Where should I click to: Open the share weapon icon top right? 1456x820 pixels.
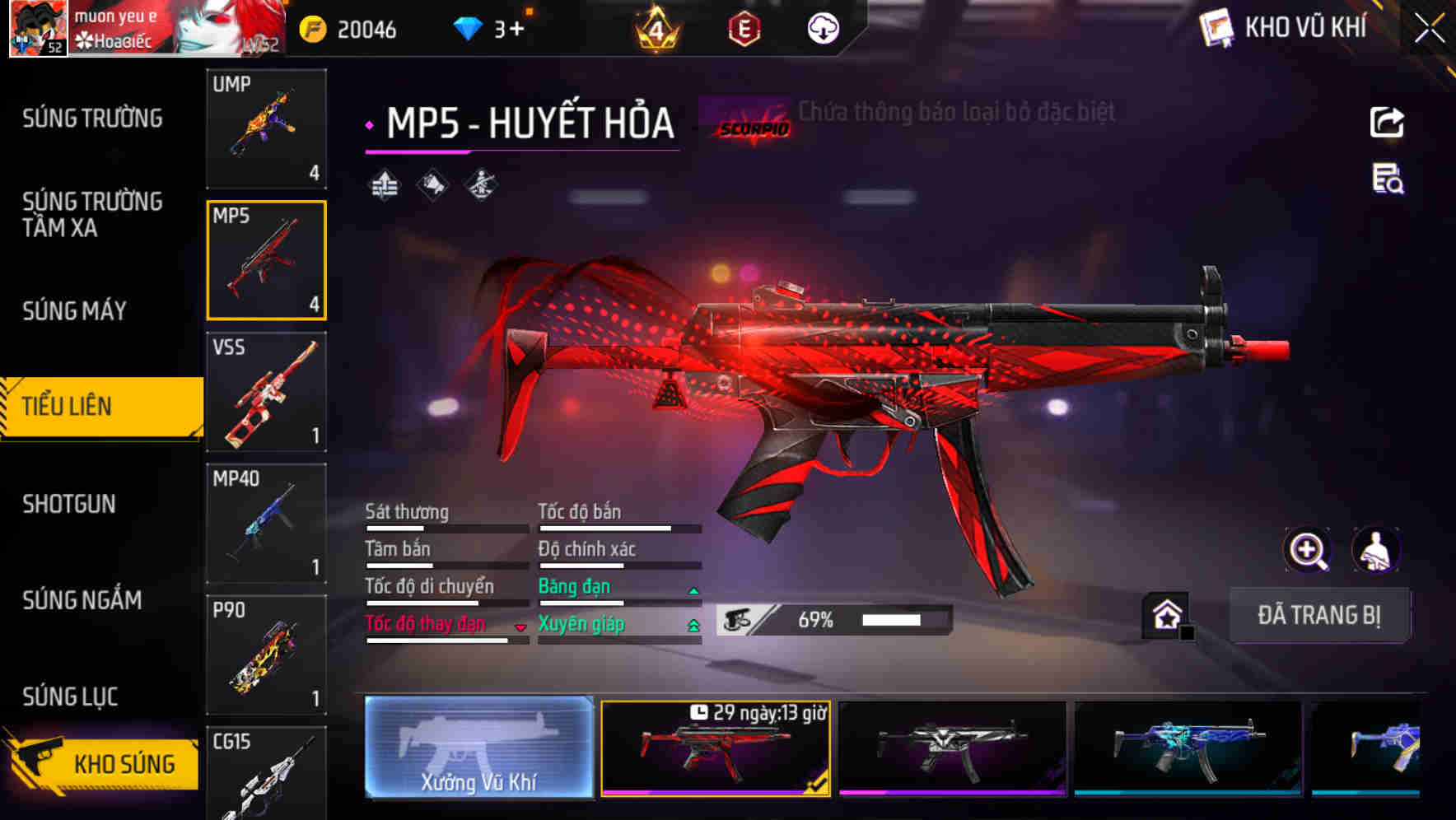coord(1388,122)
